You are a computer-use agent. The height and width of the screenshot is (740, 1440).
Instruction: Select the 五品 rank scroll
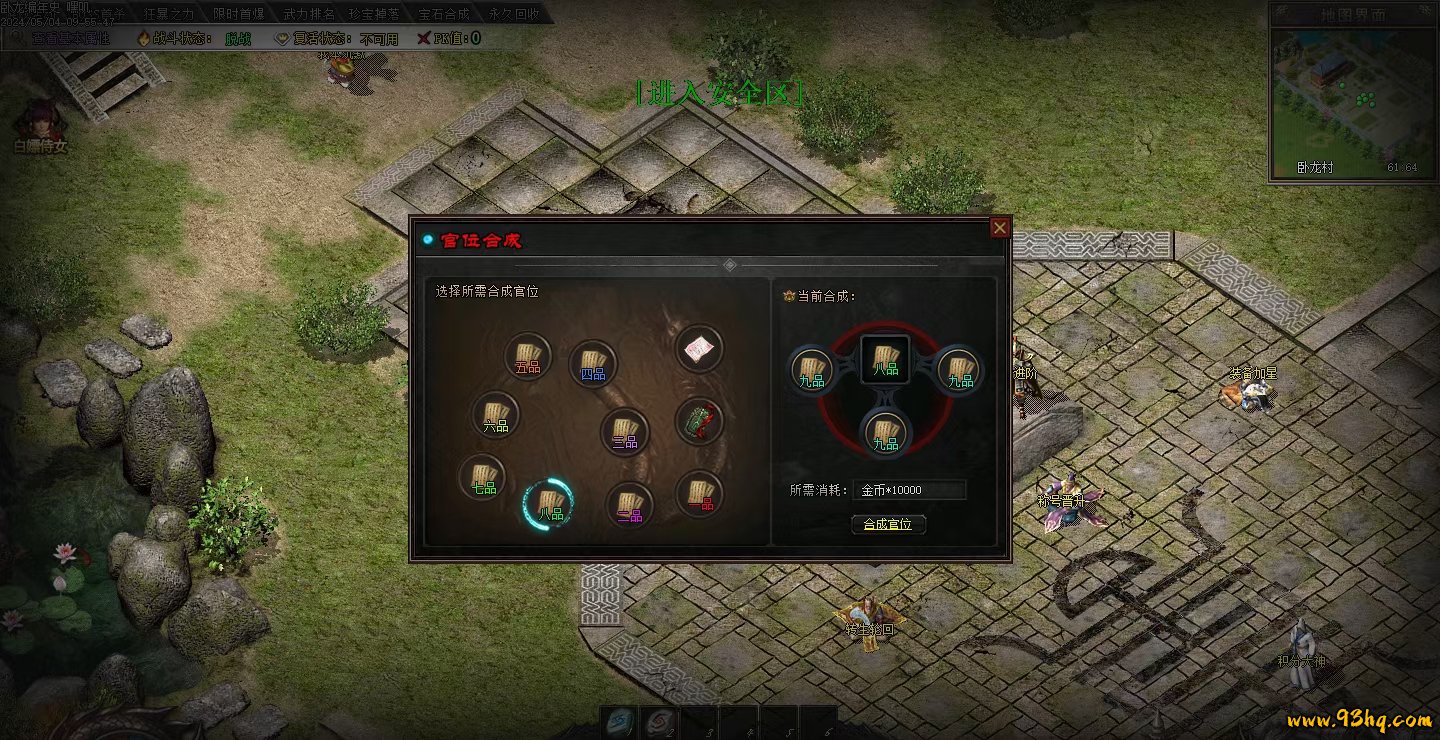(528, 357)
